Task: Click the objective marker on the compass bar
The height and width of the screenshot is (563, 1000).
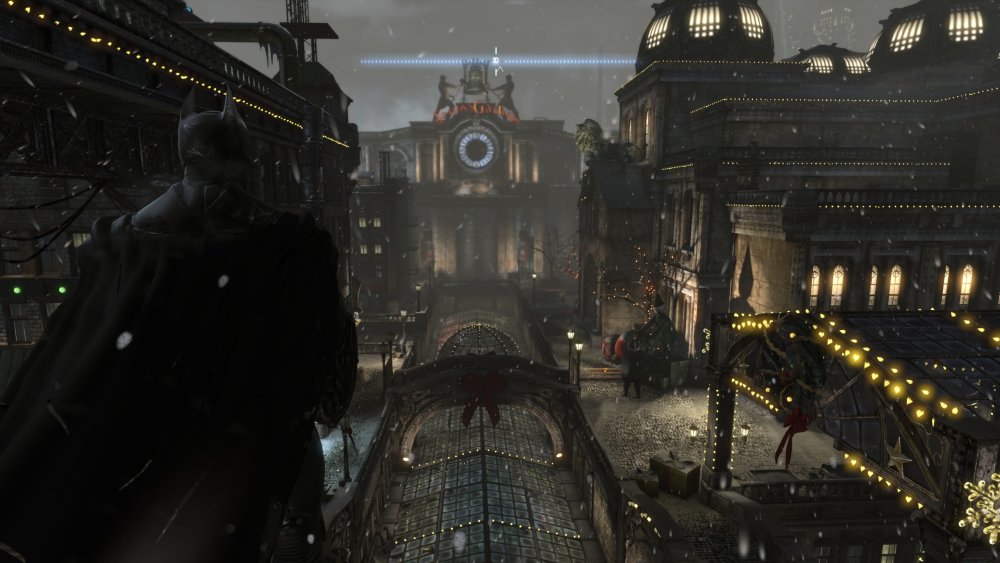Action: [x=496, y=60]
